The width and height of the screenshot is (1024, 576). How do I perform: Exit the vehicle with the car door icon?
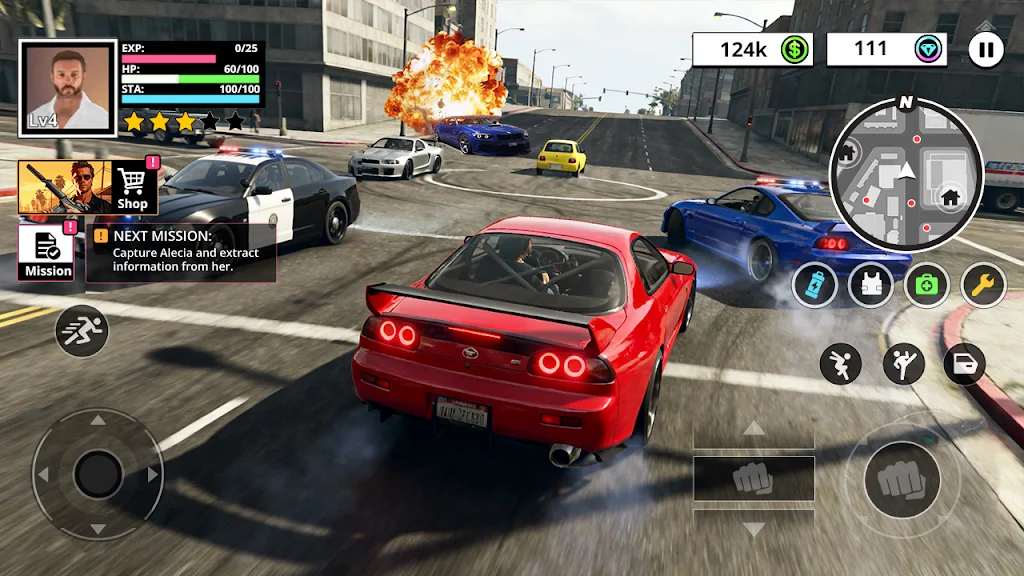click(964, 364)
